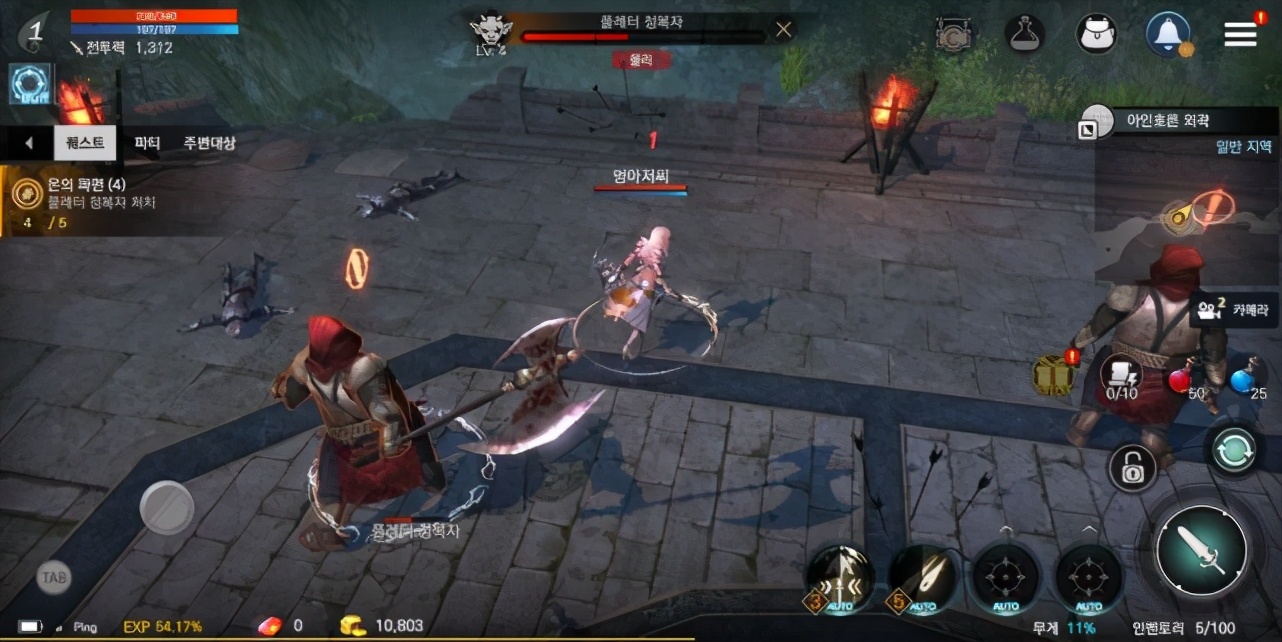Open the 카메라 camera option

point(1234,309)
